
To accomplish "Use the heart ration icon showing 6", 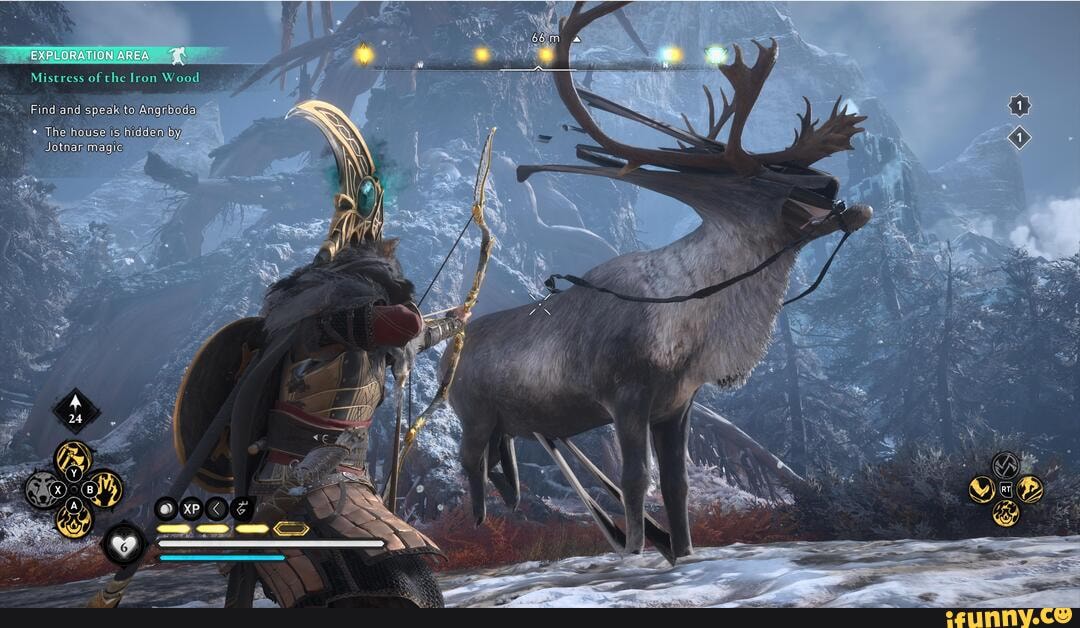I will pos(123,544).
